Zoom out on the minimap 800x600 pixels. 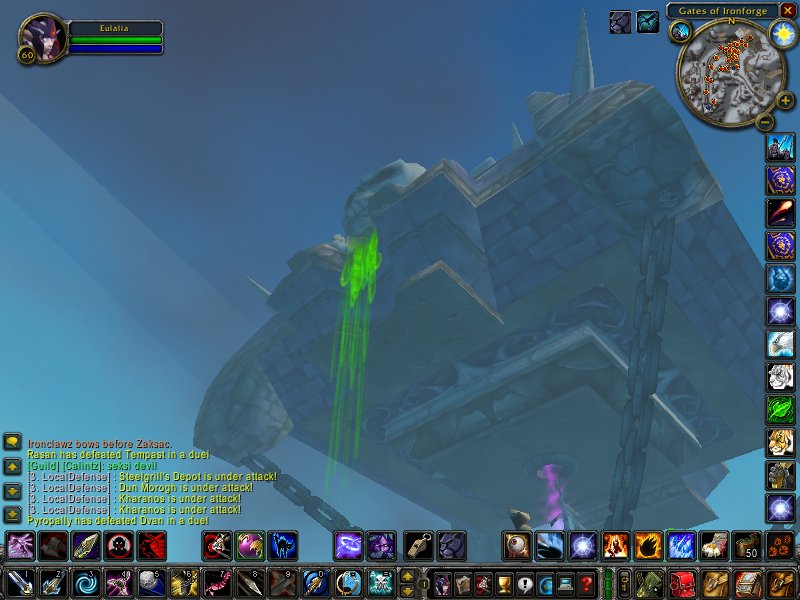pyautogui.click(x=765, y=122)
